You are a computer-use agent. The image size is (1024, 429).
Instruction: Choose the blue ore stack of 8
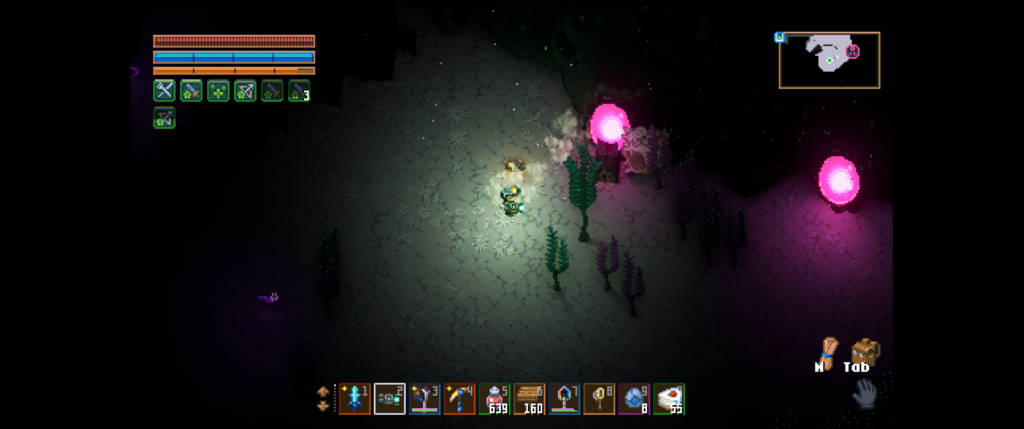[x=634, y=399]
